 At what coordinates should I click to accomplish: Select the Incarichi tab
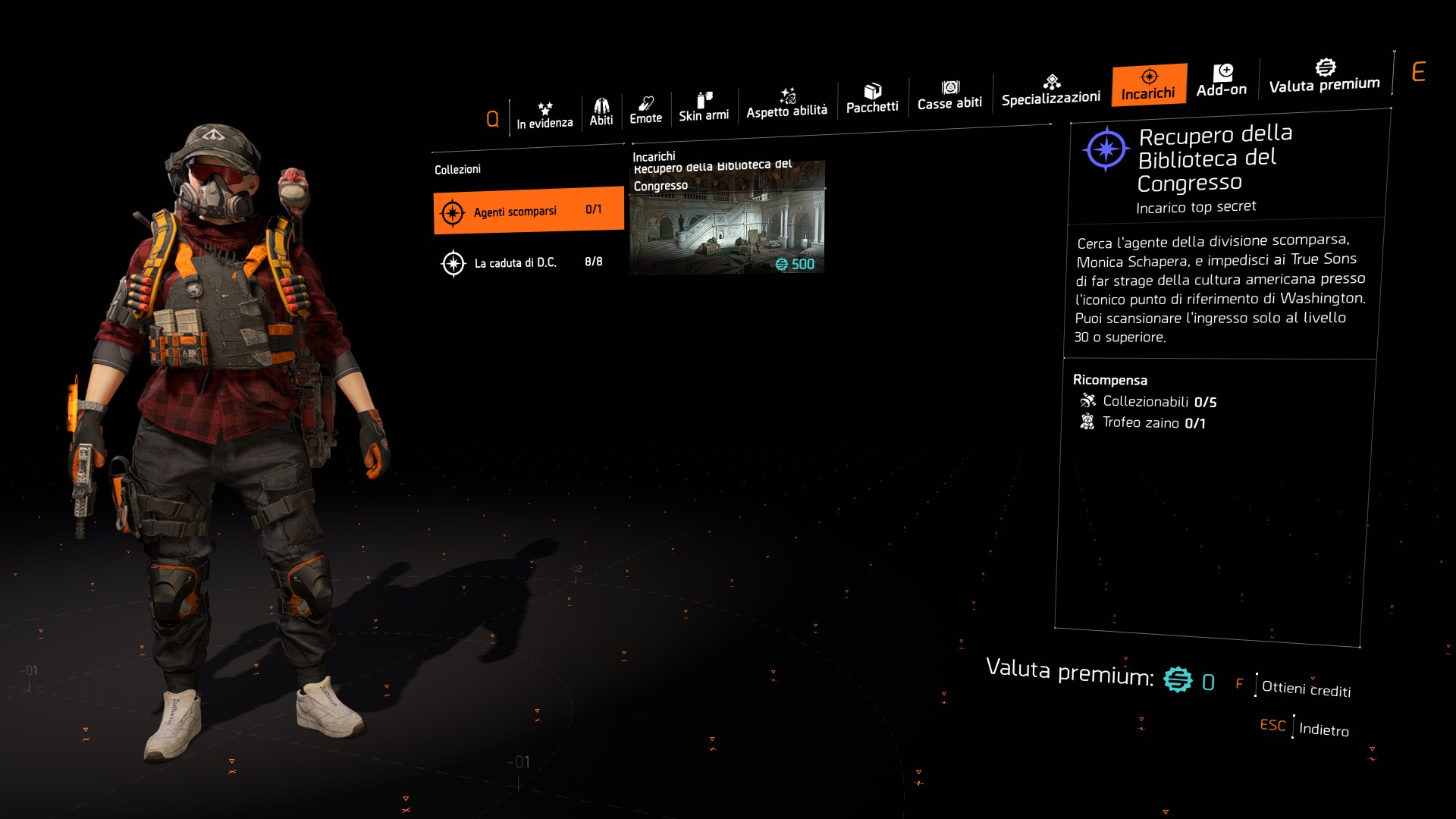[x=1149, y=84]
